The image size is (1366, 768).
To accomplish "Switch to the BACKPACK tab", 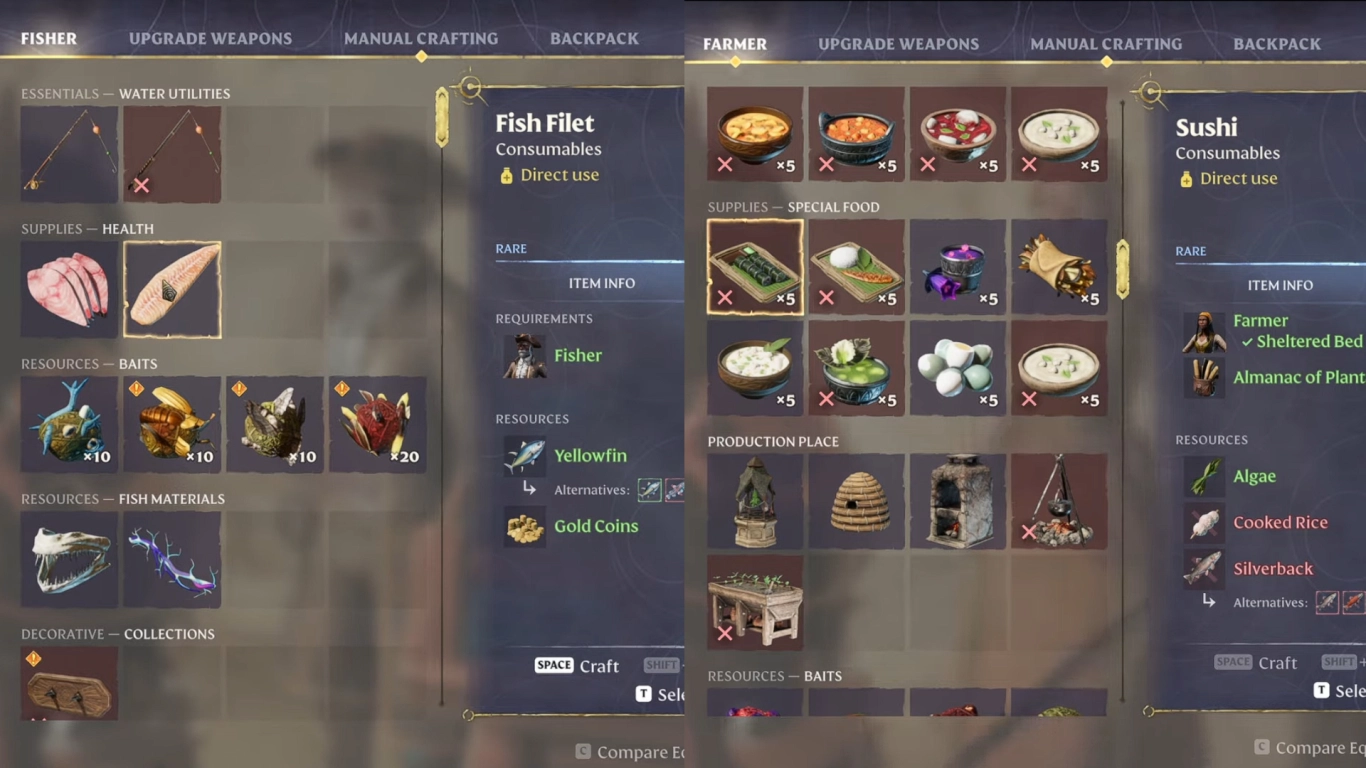I will tap(594, 38).
